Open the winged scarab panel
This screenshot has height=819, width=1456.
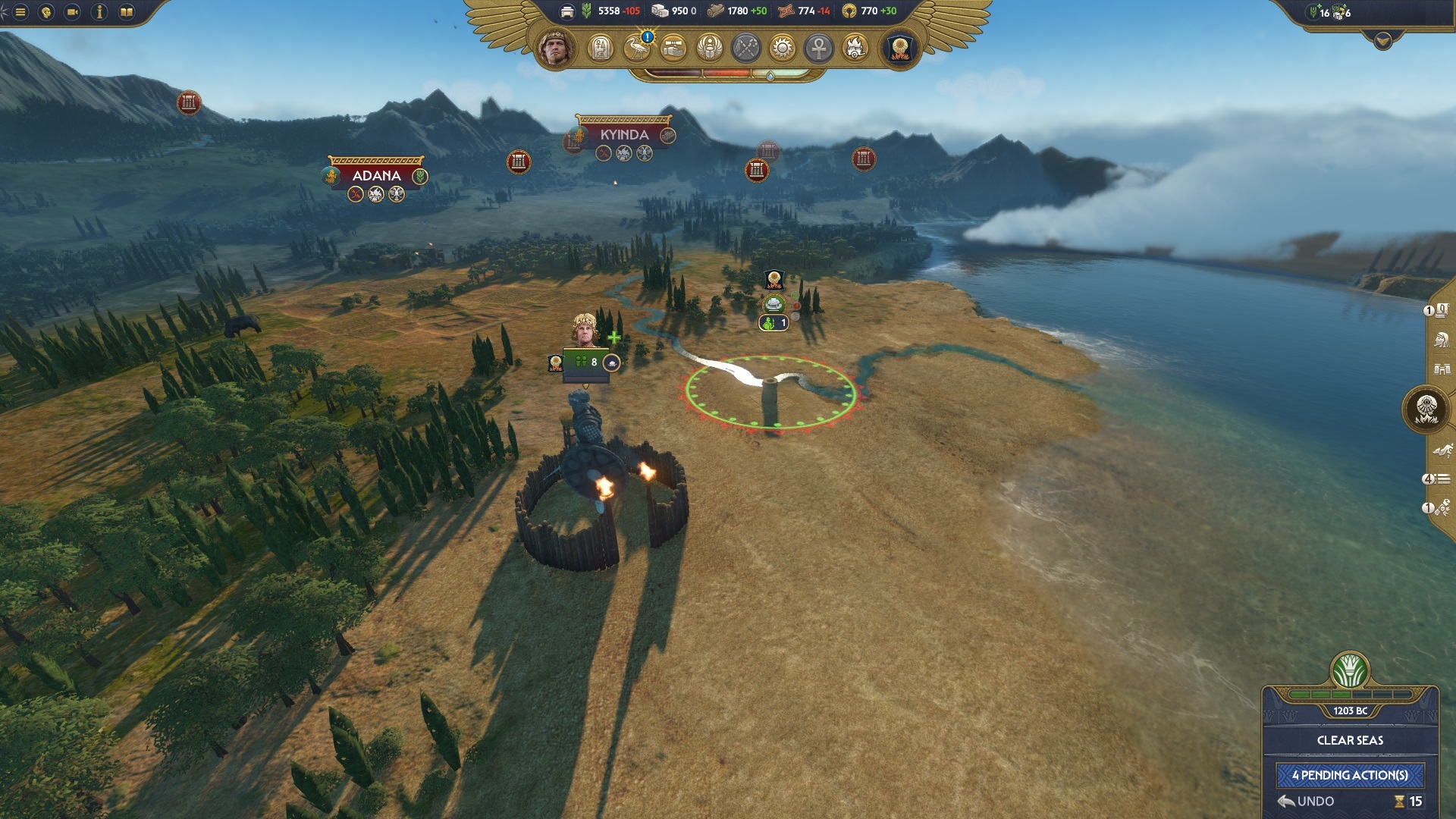(710, 49)
